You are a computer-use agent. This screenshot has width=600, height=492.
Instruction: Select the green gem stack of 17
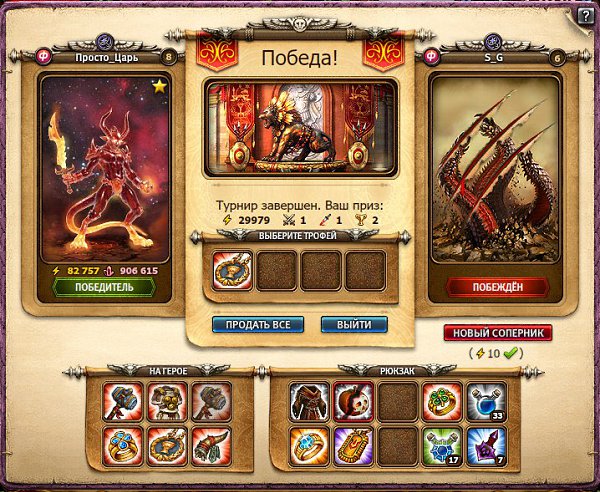[441, 444]
